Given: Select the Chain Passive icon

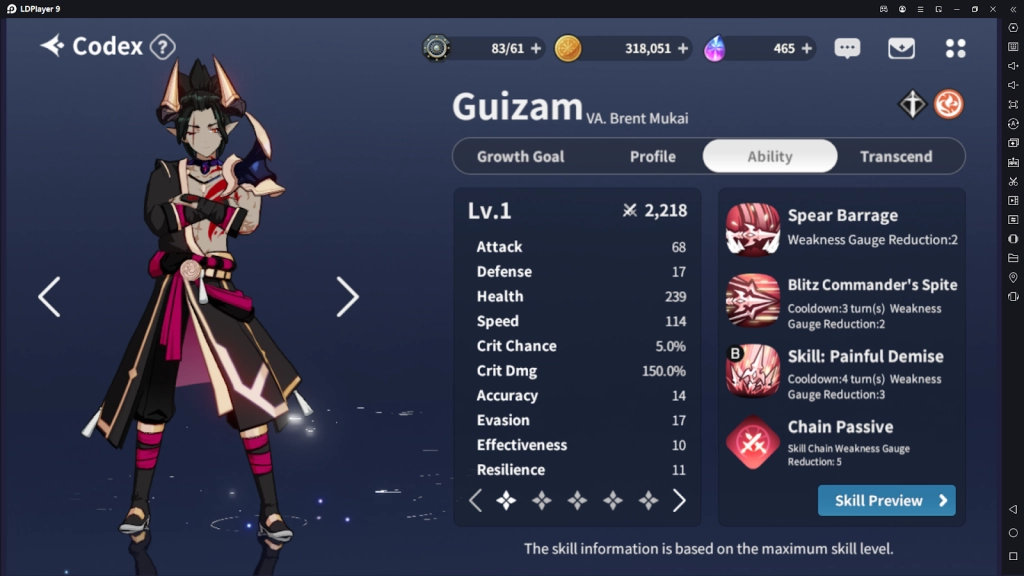Looking at the screenshot, I should pos(752,442).
